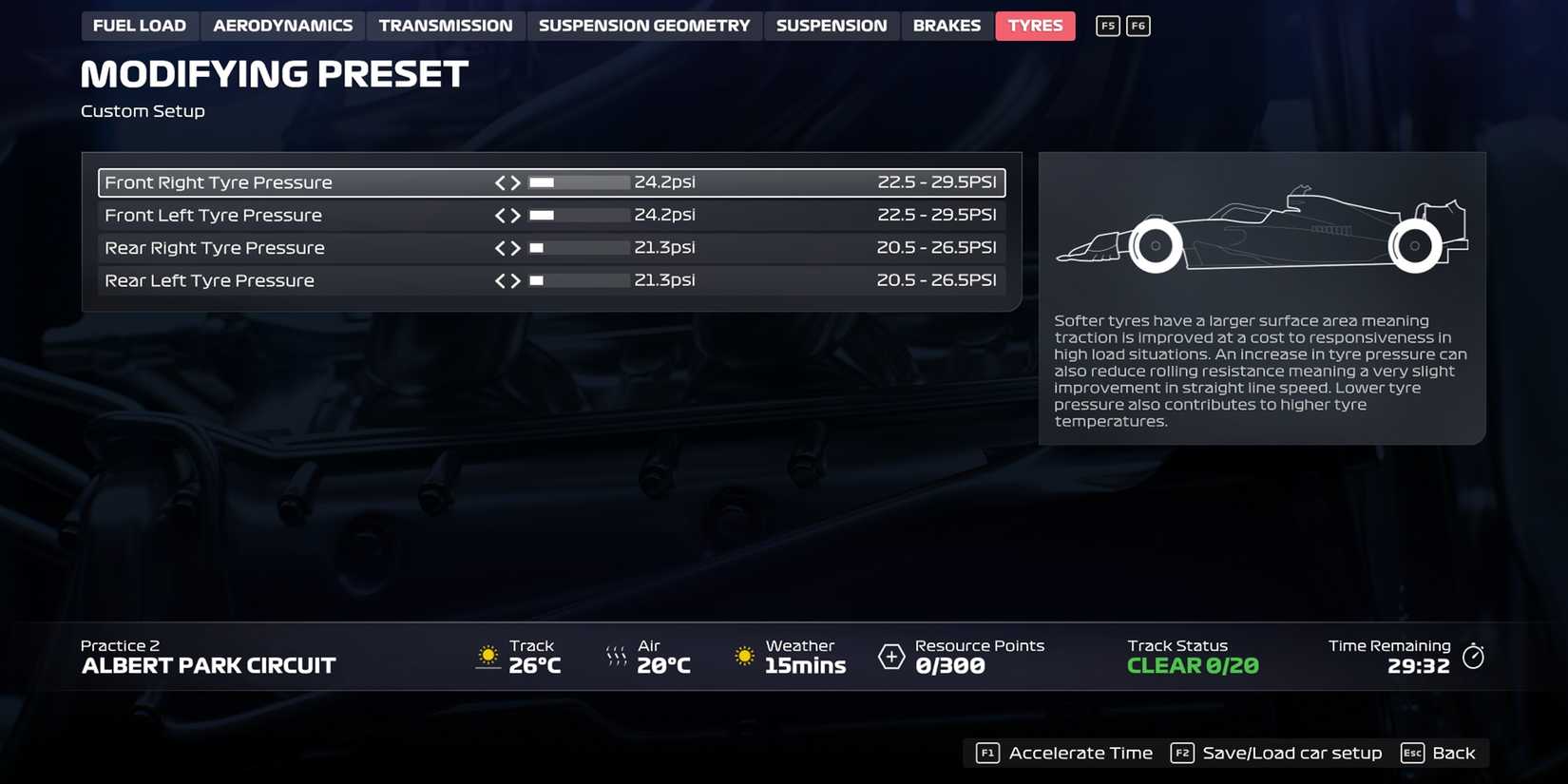Click the track temperature sun icon
The image size is (1568, 784).
(488, 656)
